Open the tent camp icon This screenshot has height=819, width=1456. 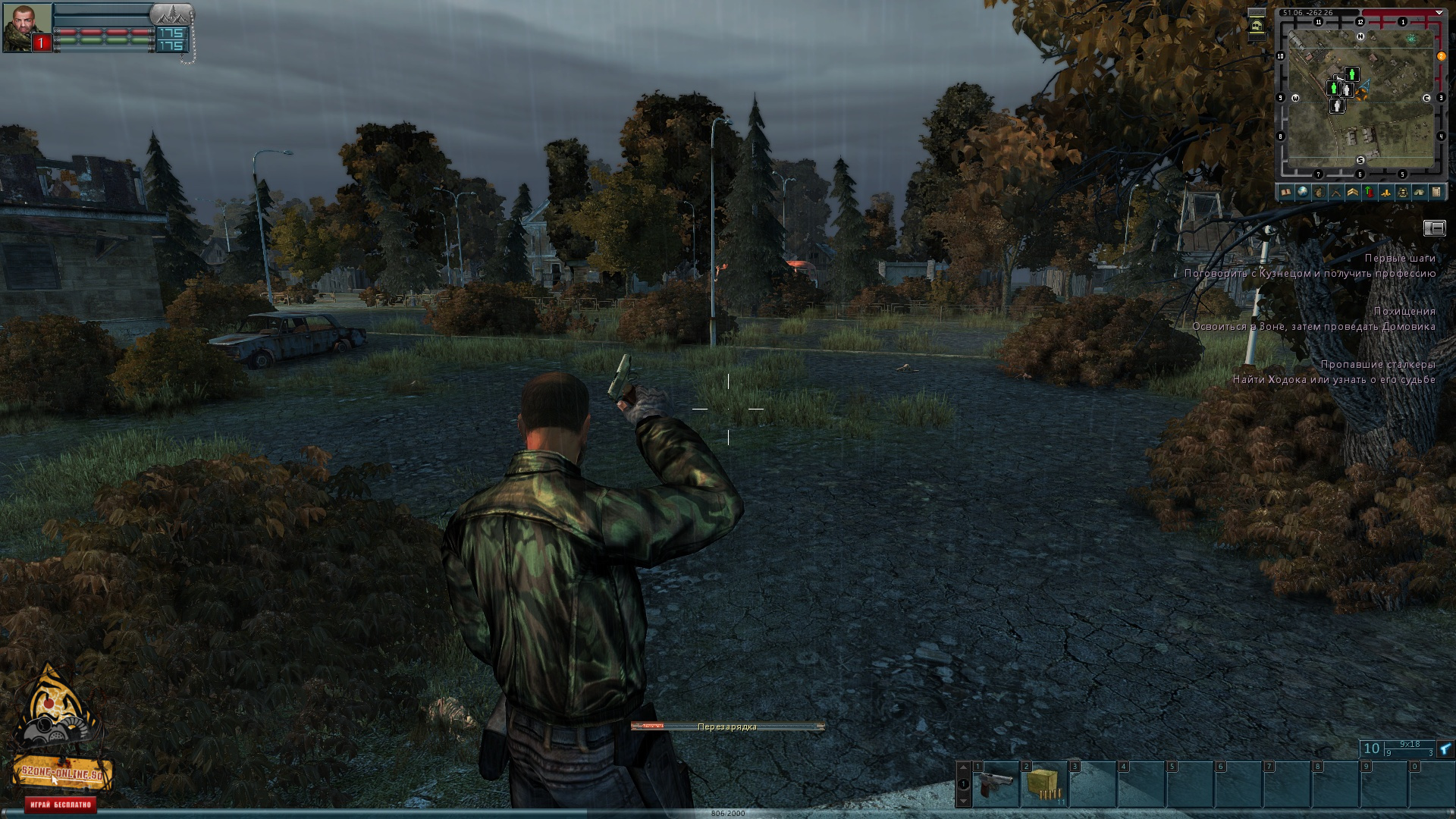pyautogui.click(x=1420, y=193)
